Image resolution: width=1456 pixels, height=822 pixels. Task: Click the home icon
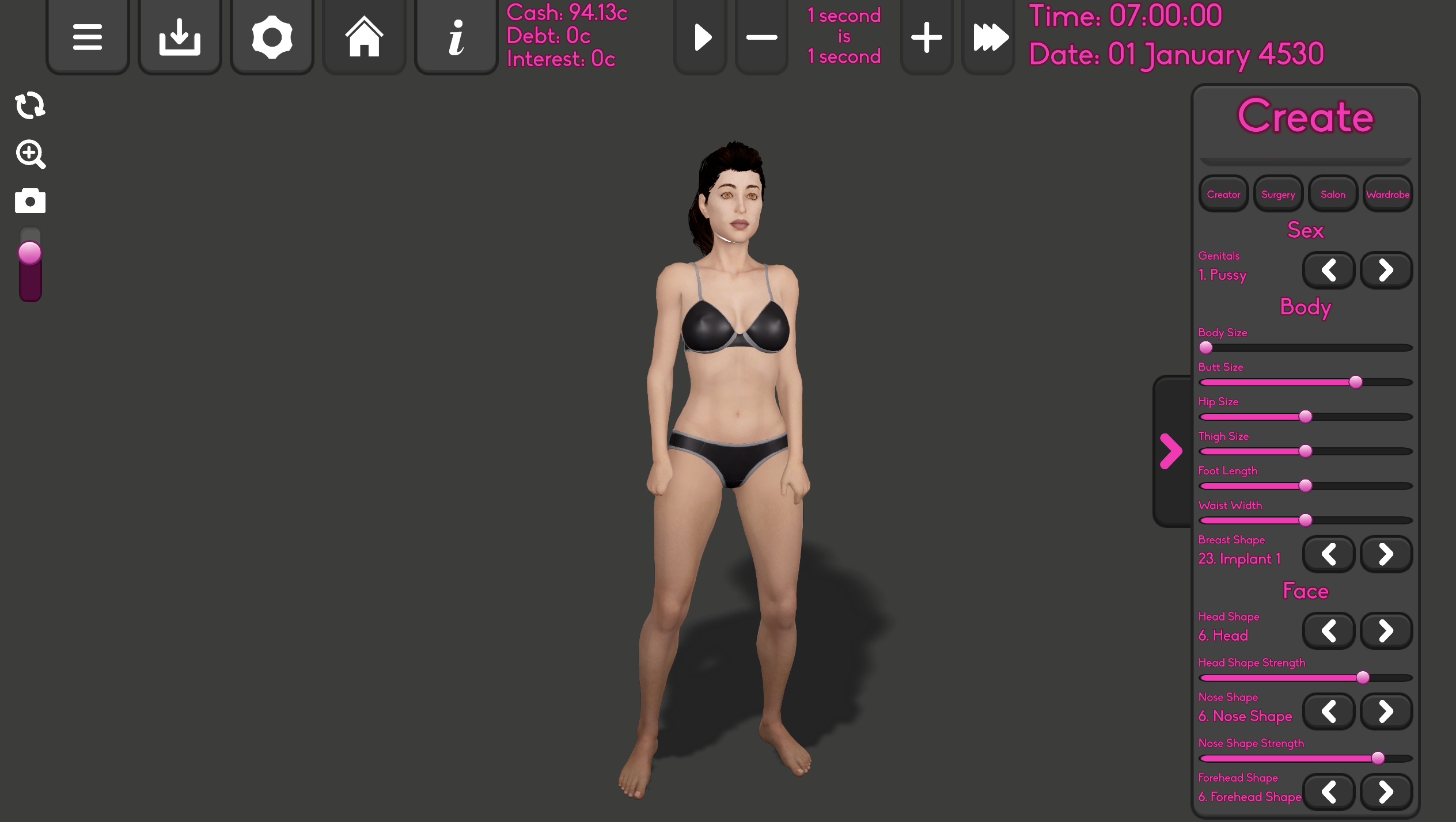tap(363, 36)
